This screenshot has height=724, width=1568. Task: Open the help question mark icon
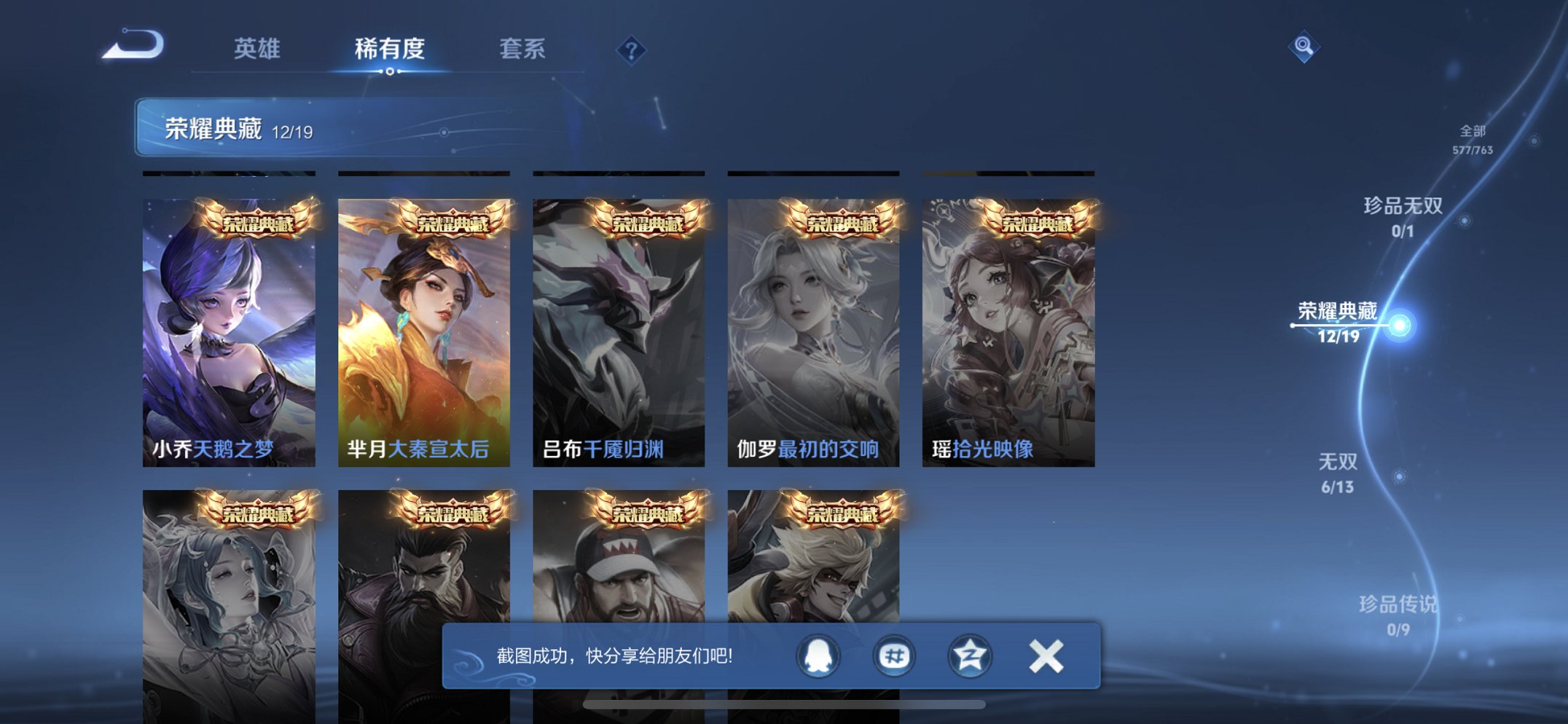(x=633, y=50)
